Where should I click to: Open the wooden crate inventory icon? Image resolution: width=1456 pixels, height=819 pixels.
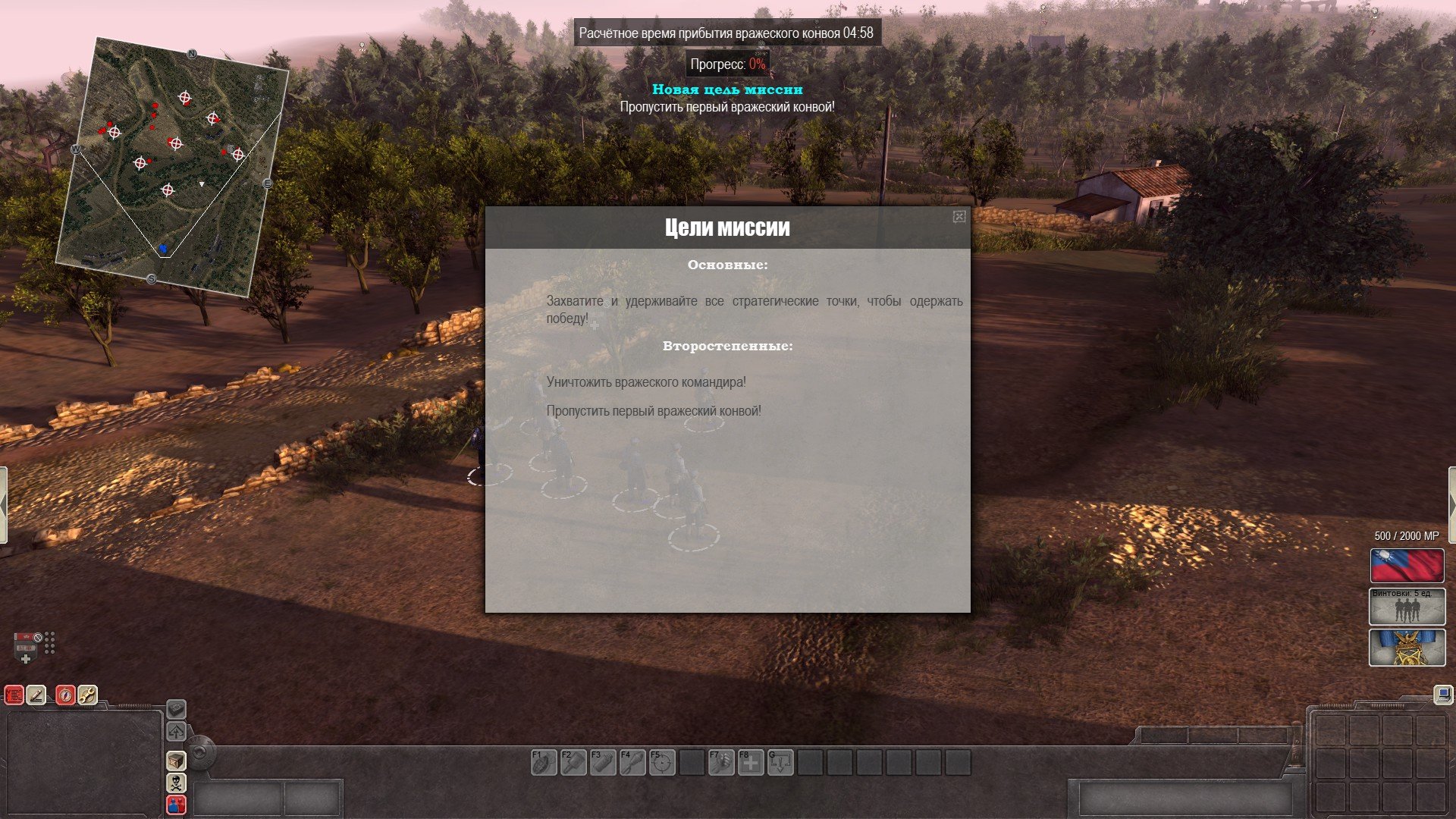coord(176,760)
